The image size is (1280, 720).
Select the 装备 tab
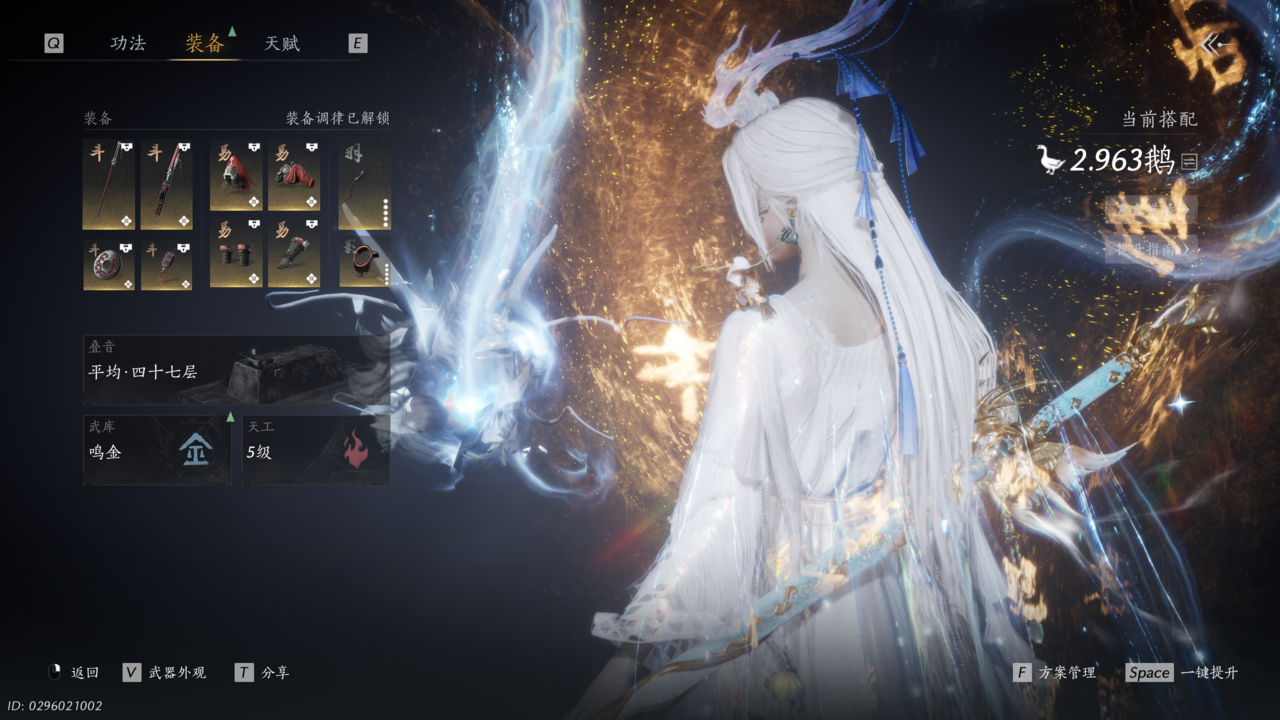(x=204, y=43)
